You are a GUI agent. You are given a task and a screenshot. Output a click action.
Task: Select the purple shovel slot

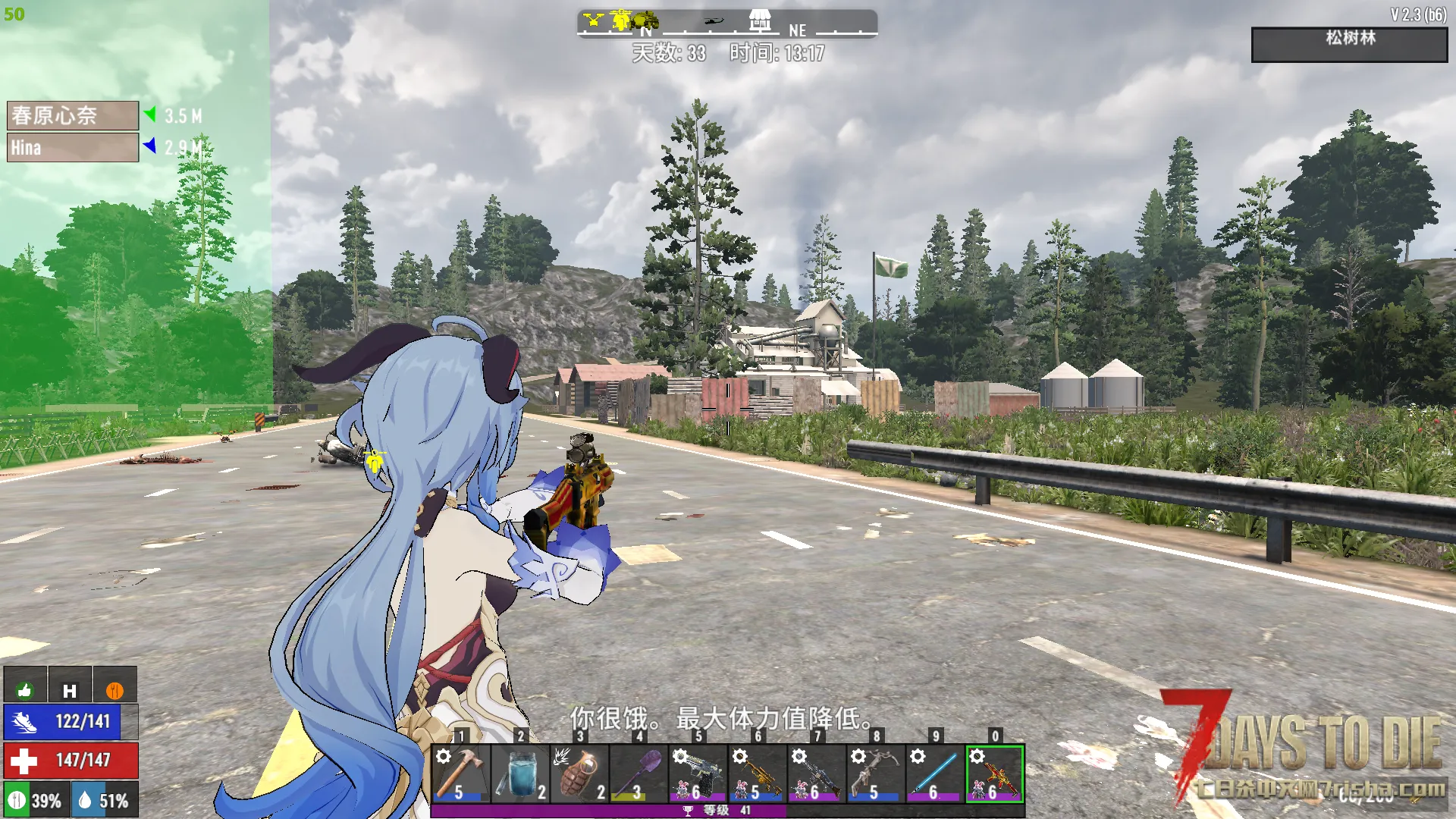(639, 773)
